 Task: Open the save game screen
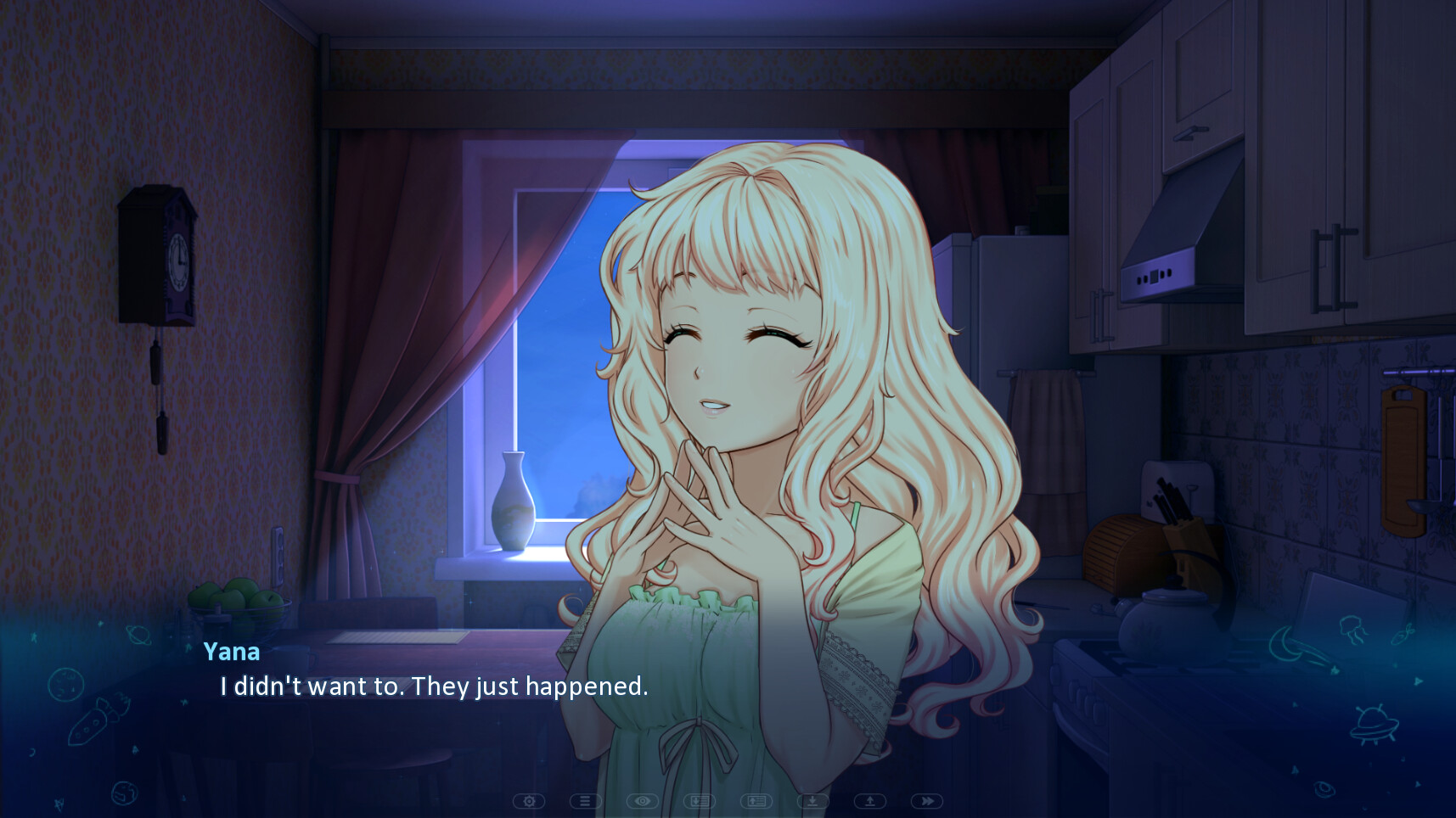[699, 800]
